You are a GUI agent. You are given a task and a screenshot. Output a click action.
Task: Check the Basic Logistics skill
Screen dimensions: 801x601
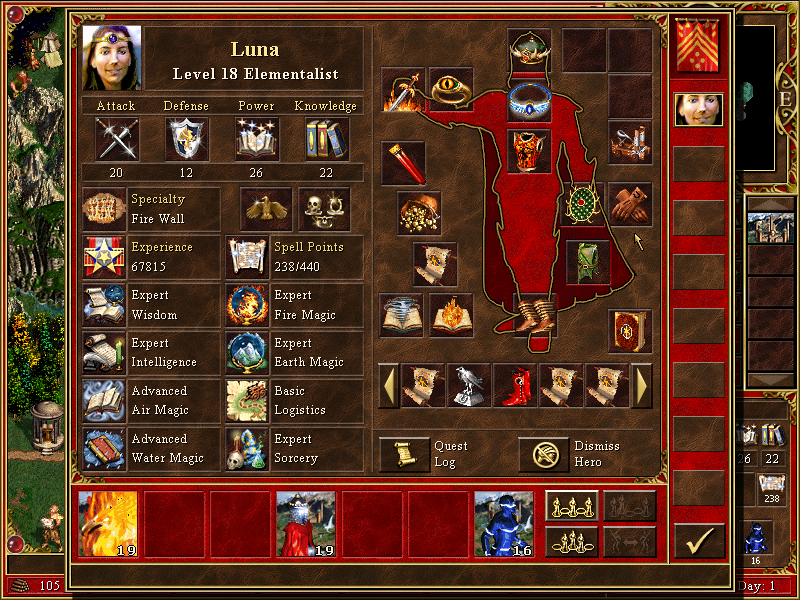point(246,400)
